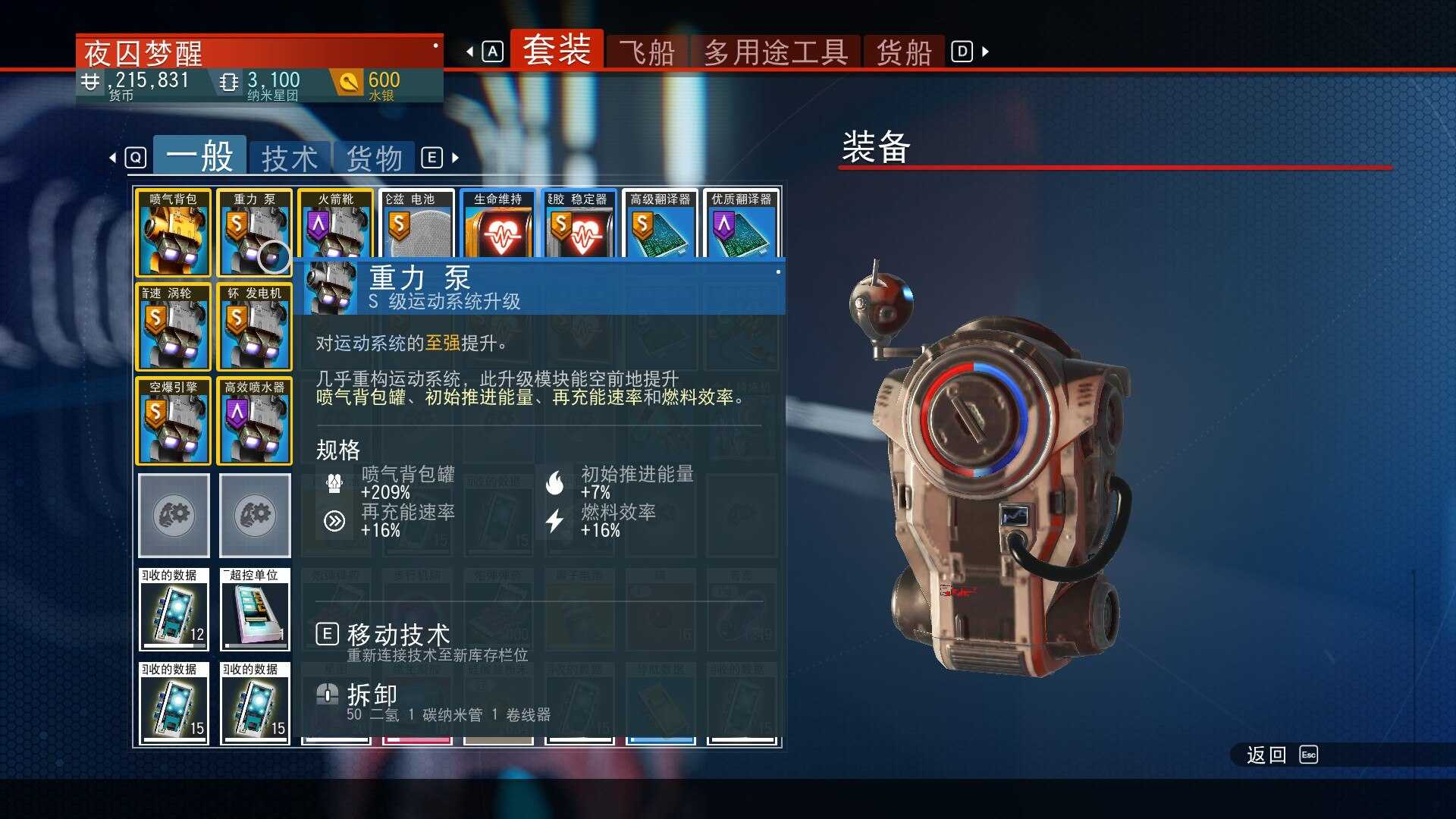Open the 钚 发电机 module icon

(254, 326)
